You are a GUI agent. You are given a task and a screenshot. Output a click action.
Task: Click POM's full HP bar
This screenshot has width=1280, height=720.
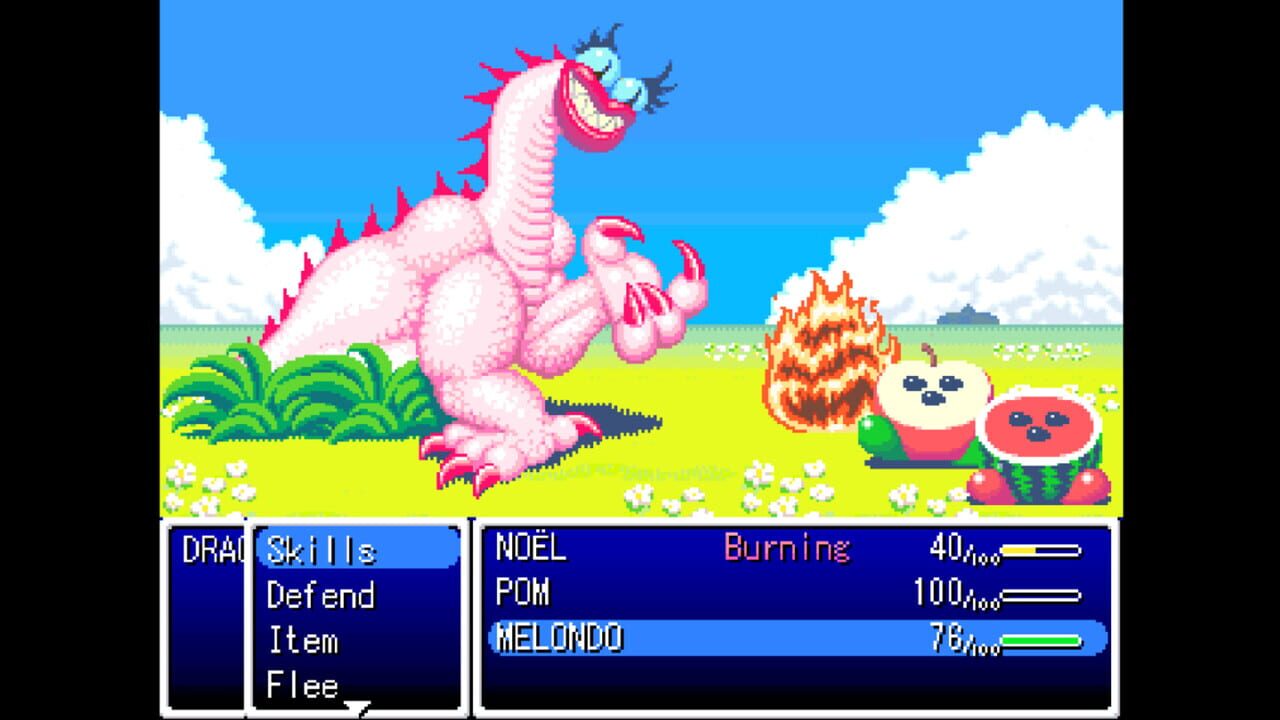(1040, 594)
